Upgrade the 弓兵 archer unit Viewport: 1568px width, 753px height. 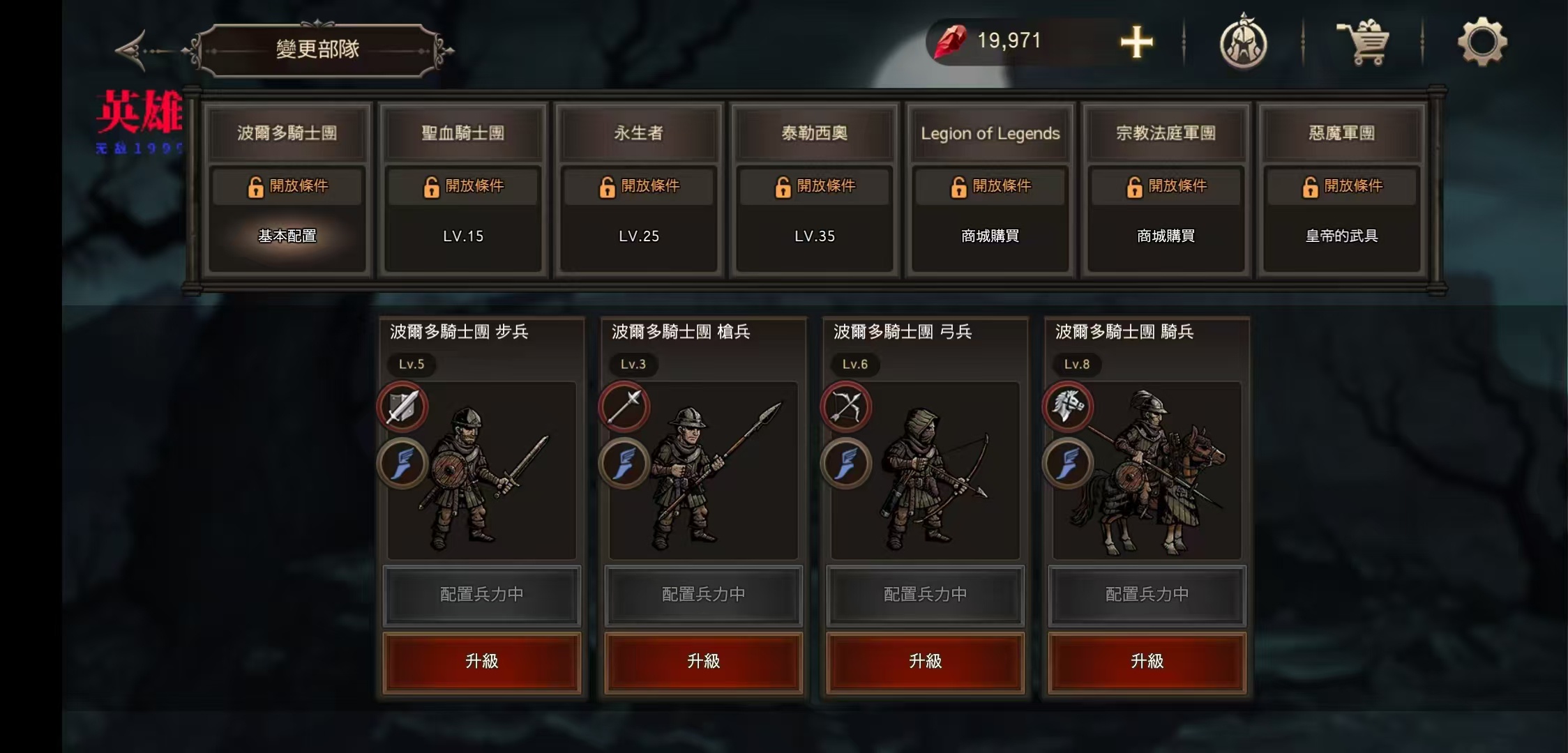pyautogui.click(x=926, y=662)
